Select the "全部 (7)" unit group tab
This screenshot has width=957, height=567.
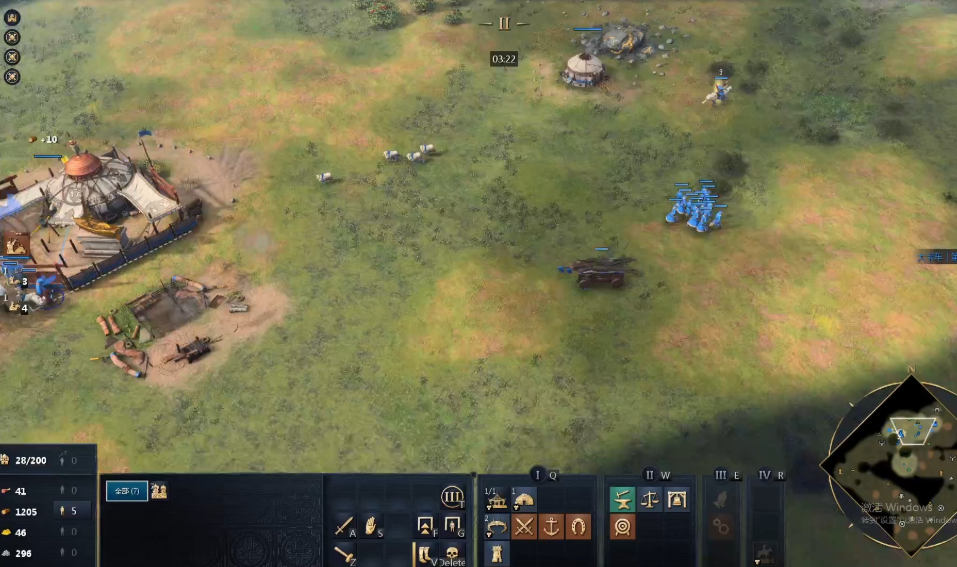click(x=127, y=490)
